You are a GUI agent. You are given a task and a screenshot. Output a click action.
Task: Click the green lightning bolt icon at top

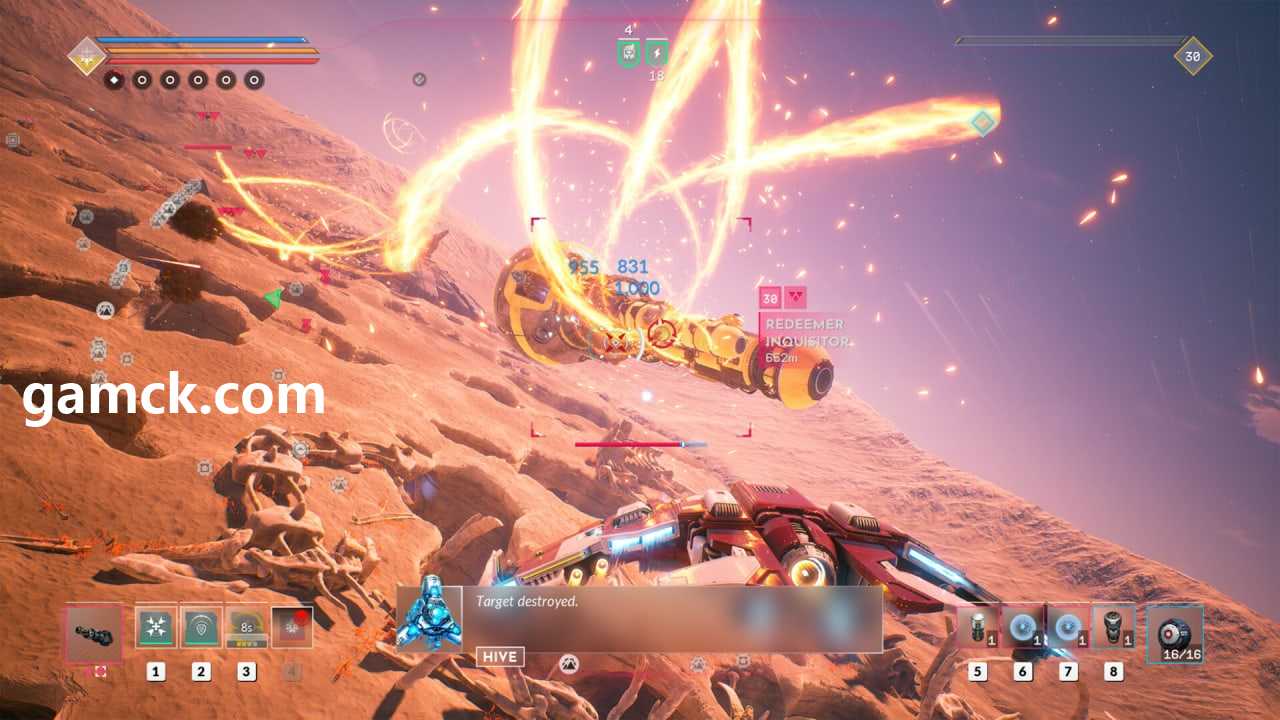(657, 52)
